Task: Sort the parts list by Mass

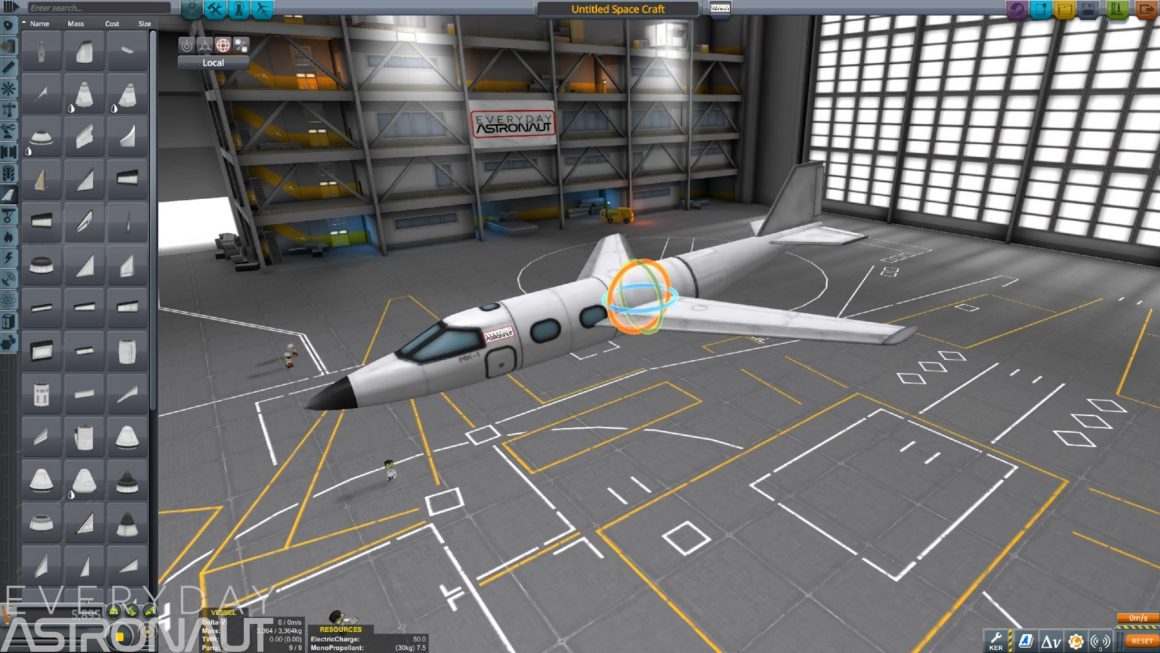Action: pyautogui.click(x=75, y=23)
